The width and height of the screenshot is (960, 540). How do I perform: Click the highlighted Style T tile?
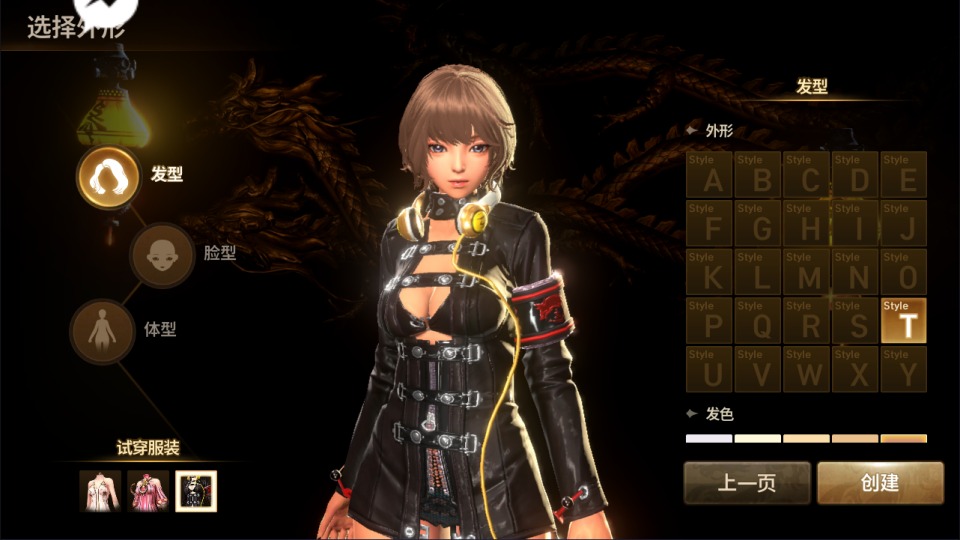[x=904, y=320]
